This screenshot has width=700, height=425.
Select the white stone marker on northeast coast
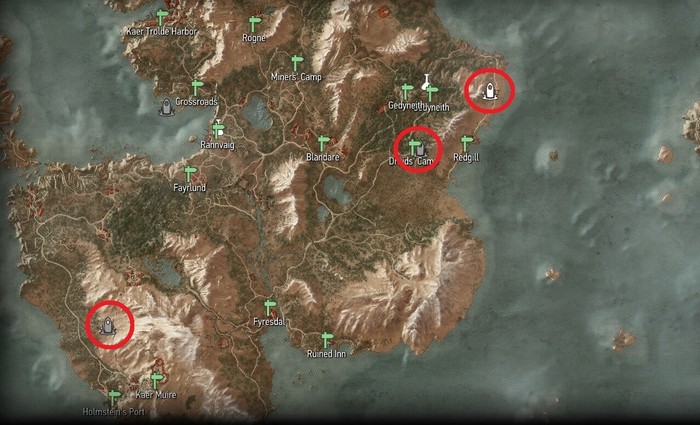[x=490, y=91]
